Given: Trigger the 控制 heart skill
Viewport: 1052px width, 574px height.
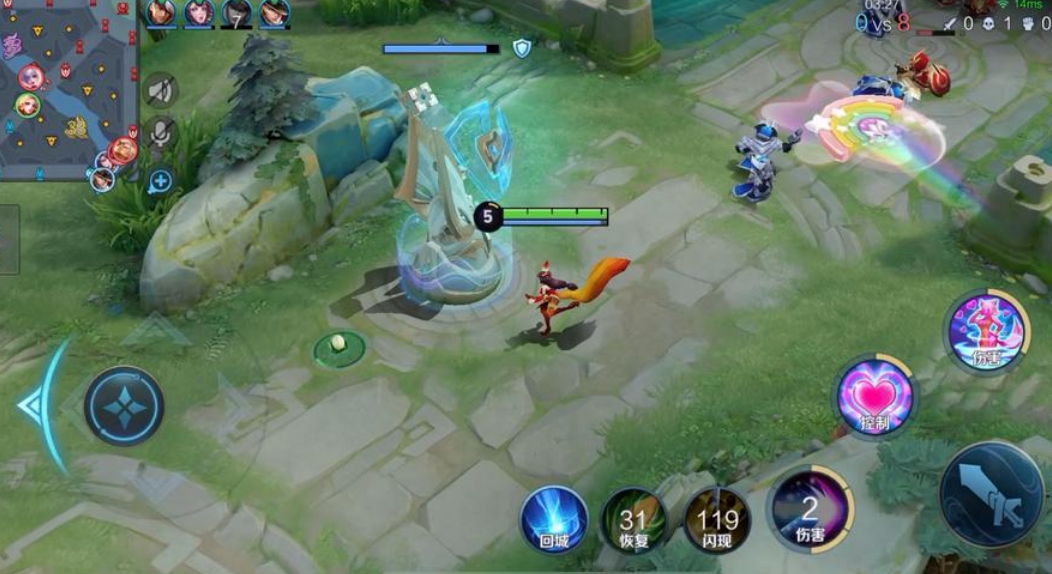Looking at the screenshot, I should tap(875, 395).
